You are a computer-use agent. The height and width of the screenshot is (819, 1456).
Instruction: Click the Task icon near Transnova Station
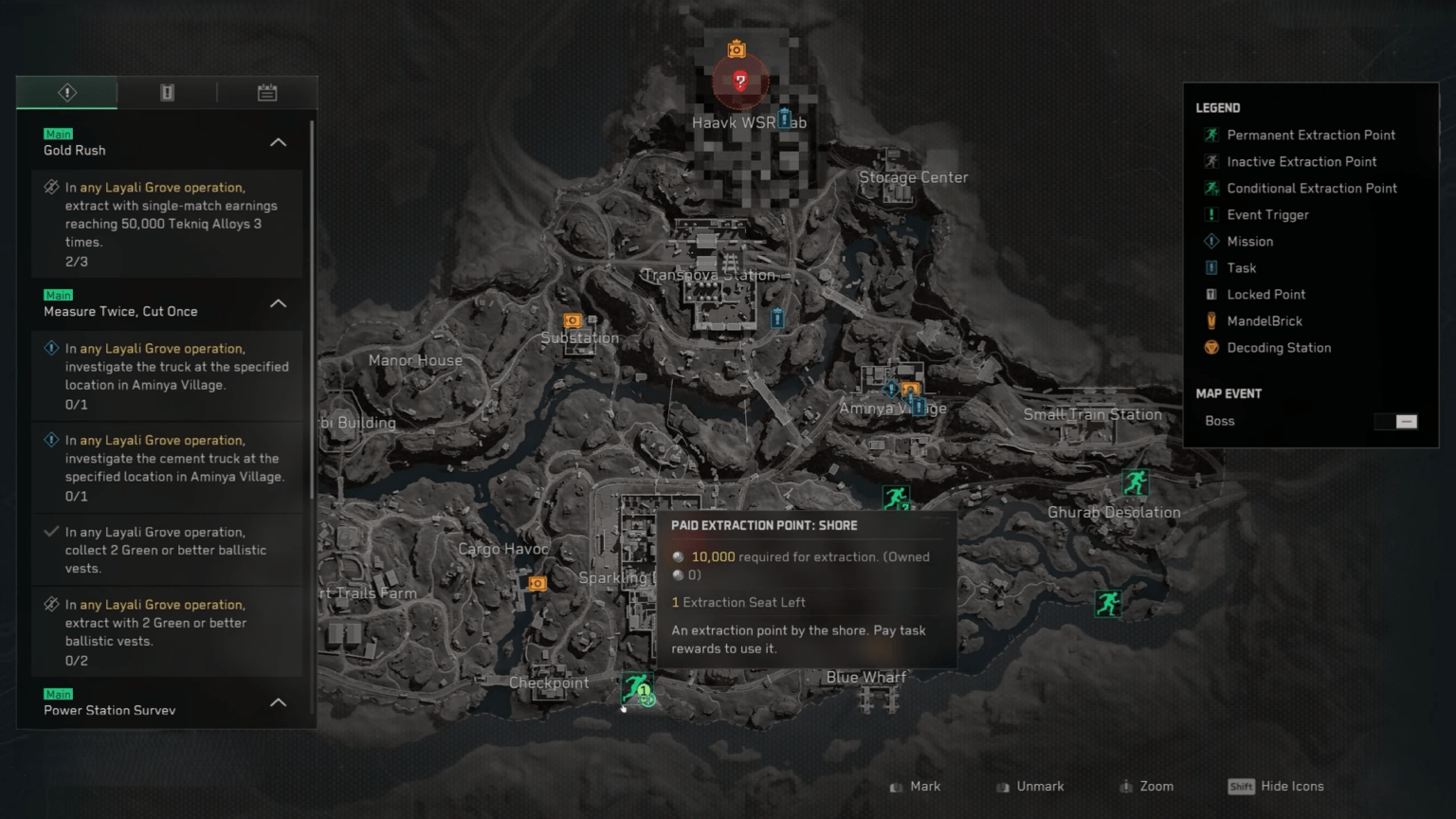(777, 319)
